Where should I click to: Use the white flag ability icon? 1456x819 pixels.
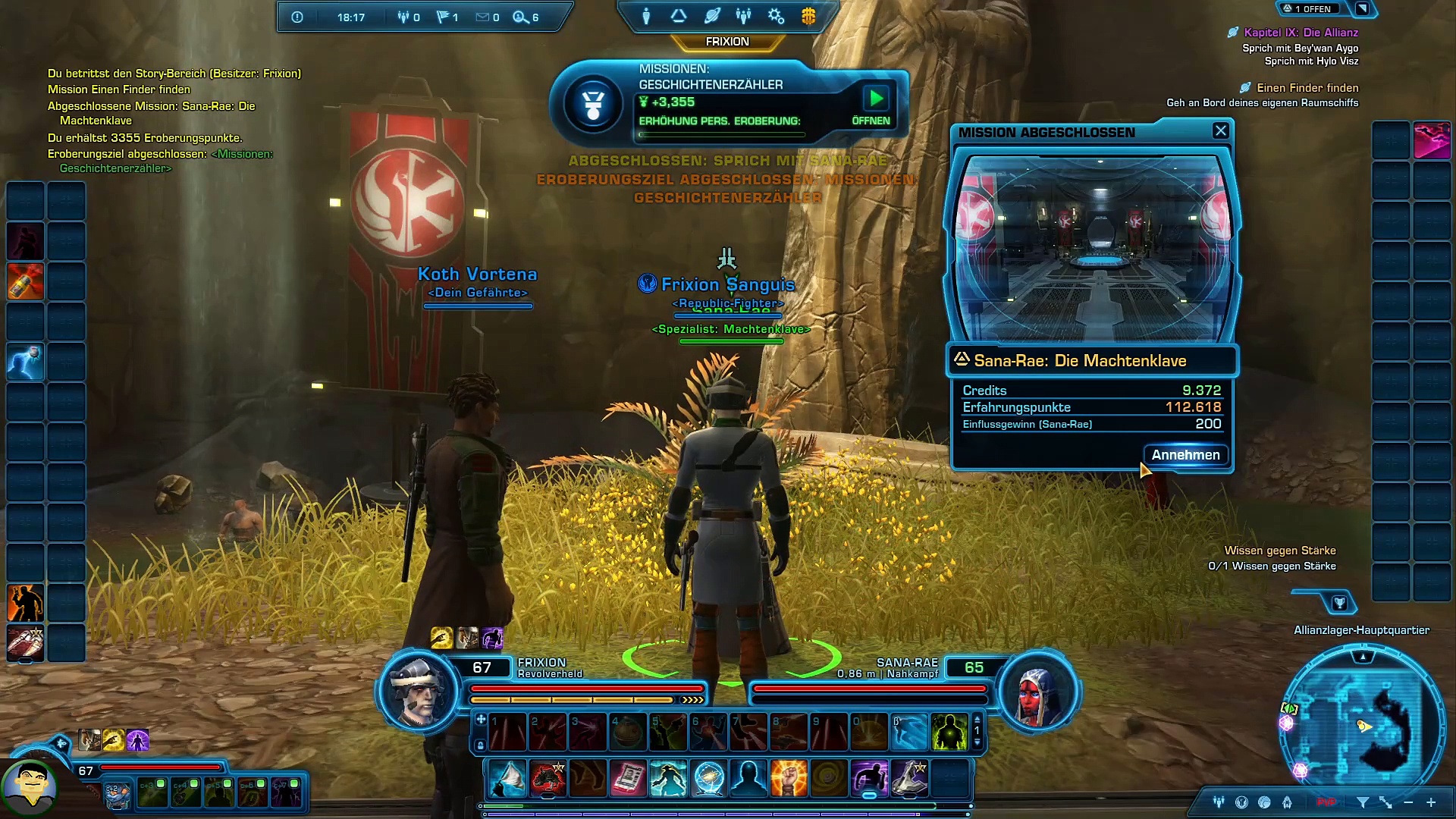[x=507, y=779]
